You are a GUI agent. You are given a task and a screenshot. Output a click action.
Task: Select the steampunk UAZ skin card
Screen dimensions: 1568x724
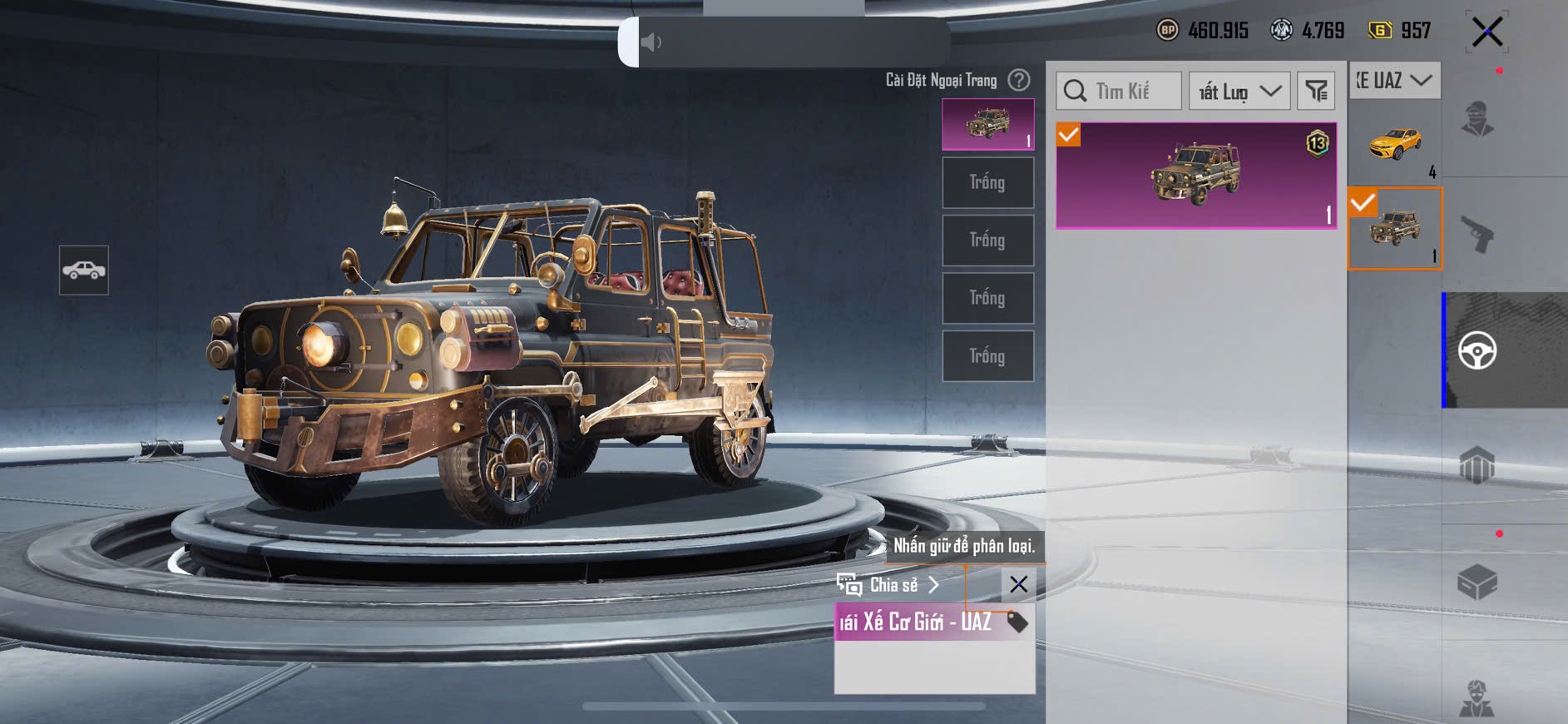point(1196,176)
